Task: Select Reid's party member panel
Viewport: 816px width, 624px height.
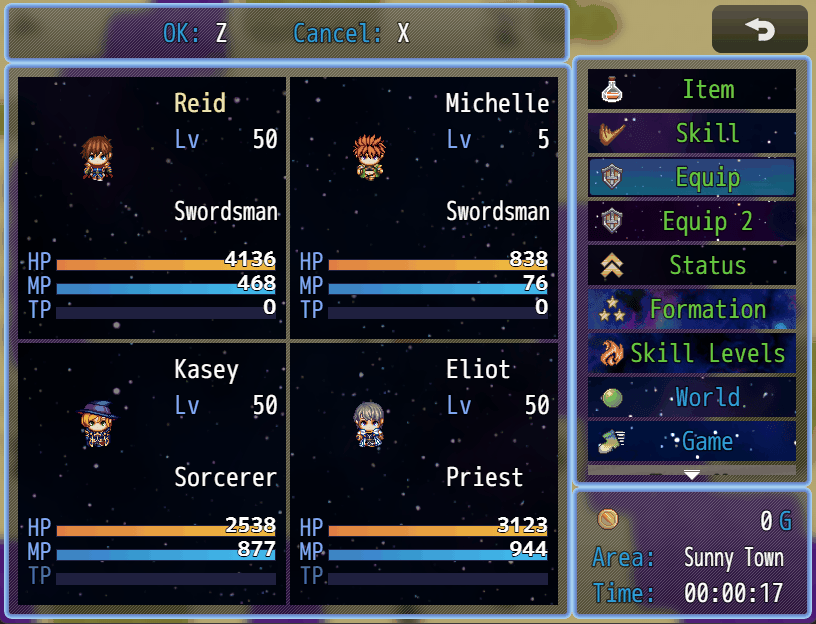Action: coord(153,208)
